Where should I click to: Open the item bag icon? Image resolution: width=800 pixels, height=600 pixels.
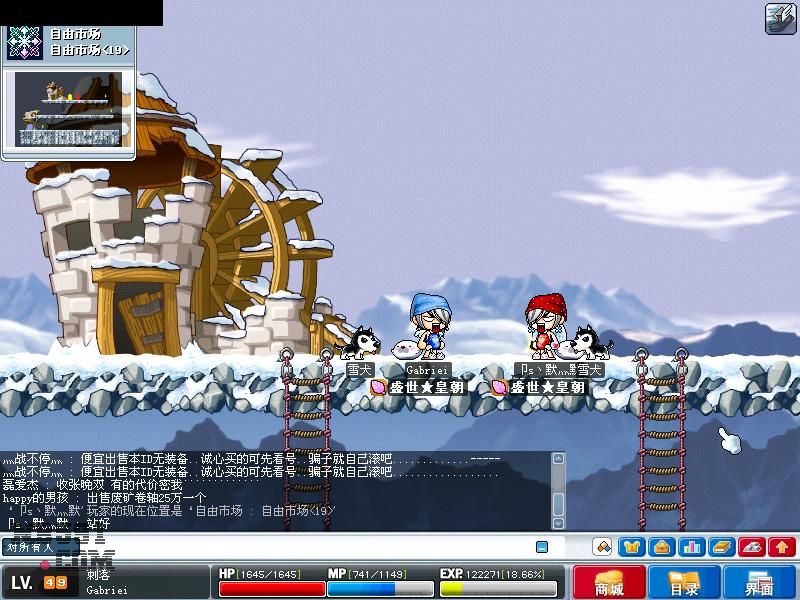[661, 547]
